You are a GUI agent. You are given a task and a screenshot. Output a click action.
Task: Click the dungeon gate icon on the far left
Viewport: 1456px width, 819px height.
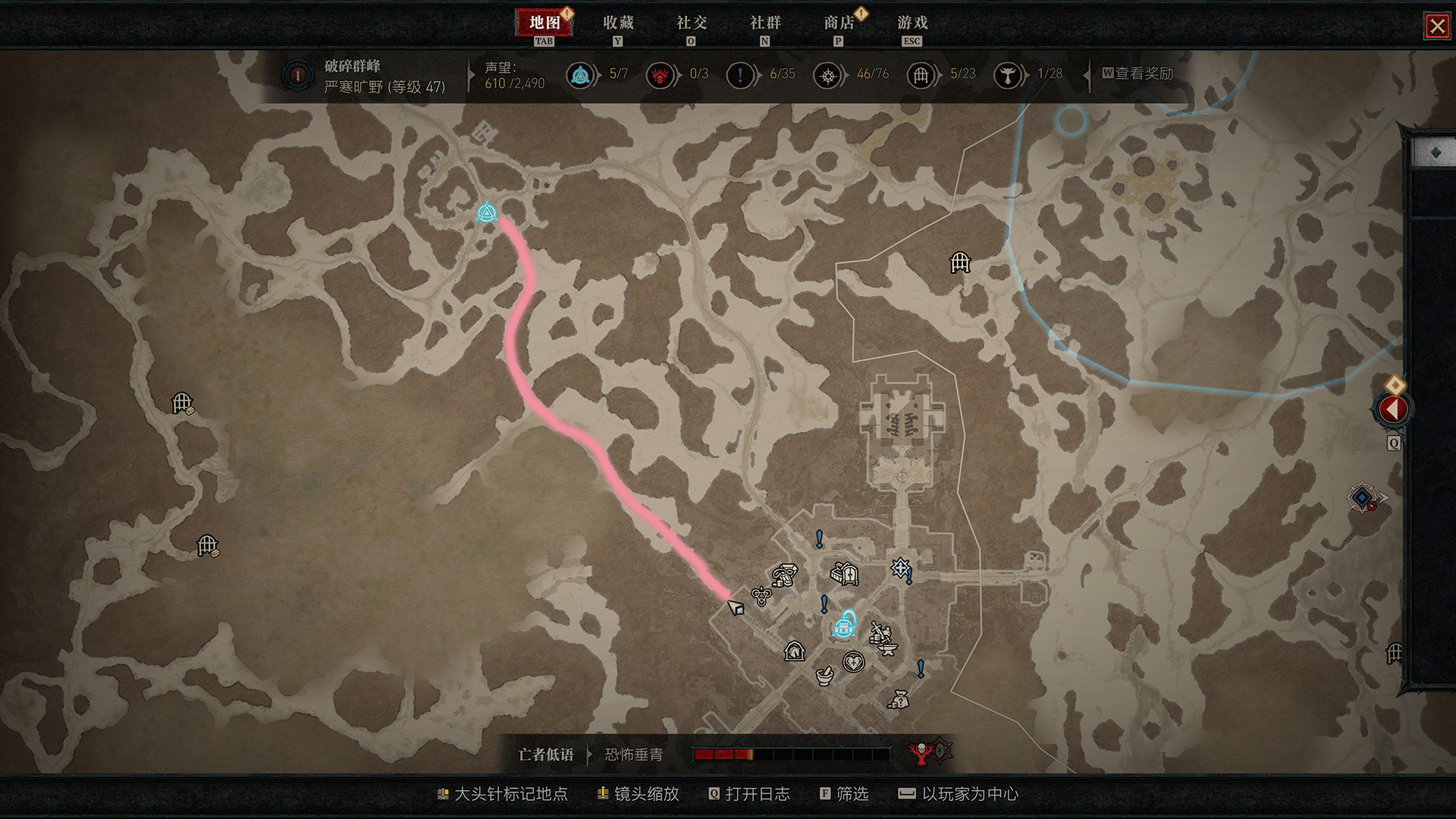[x=182, y=402]
